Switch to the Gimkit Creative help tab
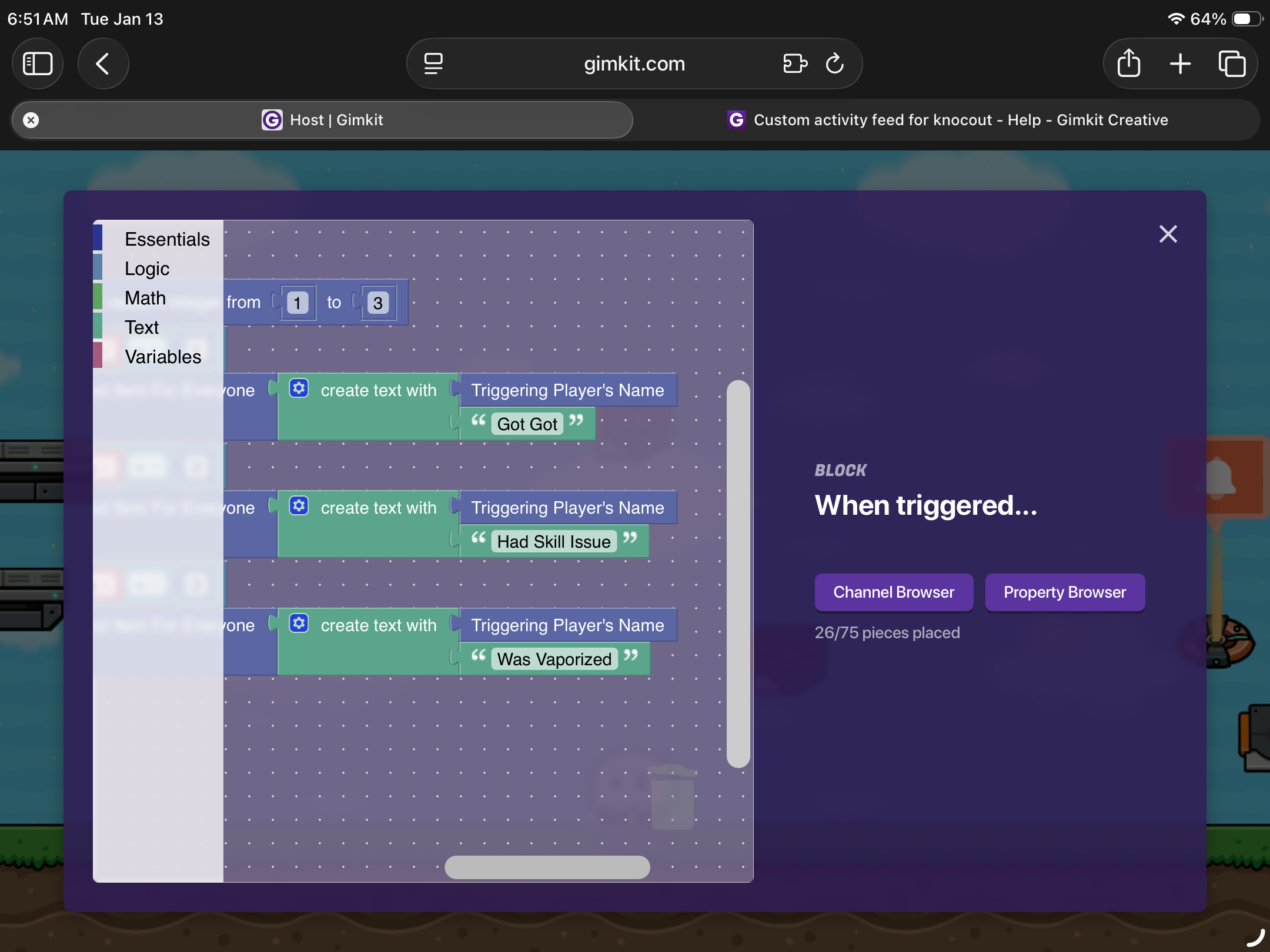 947,120
